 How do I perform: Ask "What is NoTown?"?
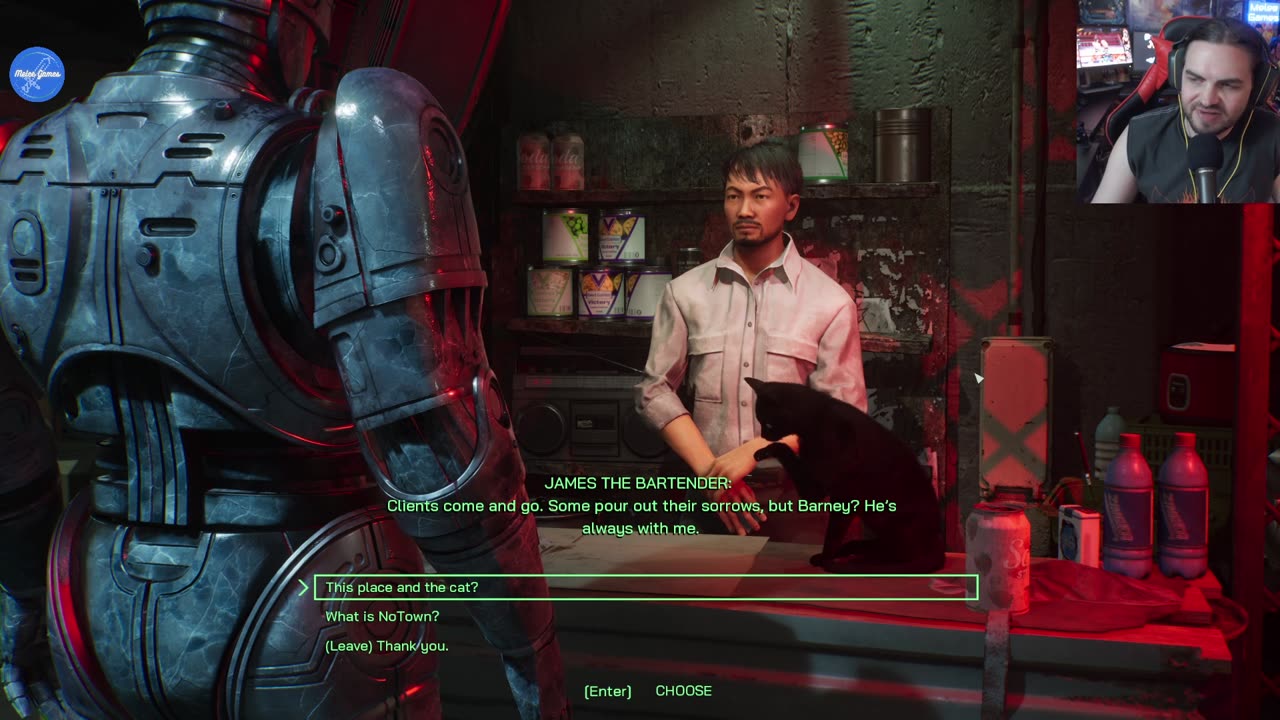pyautogui.click(x=382, y=617)
